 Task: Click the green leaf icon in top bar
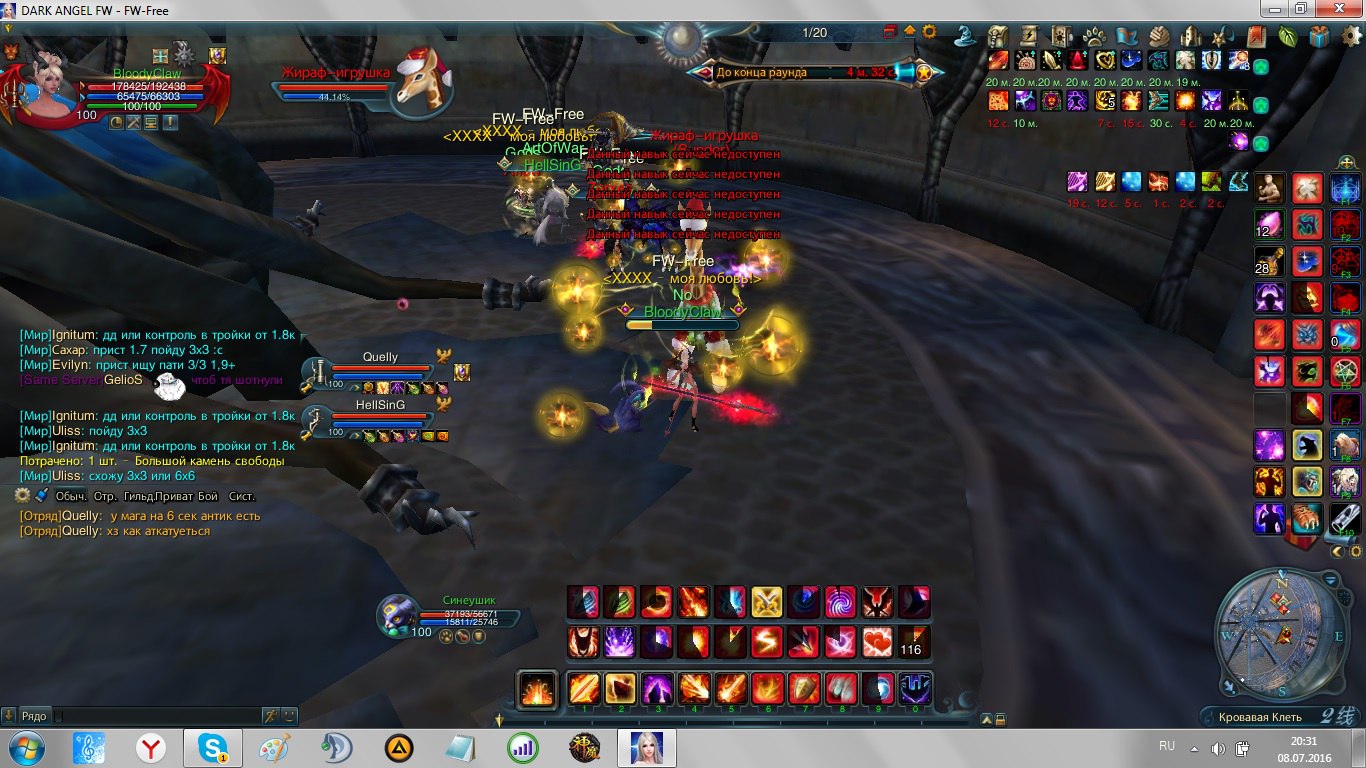1289,36
